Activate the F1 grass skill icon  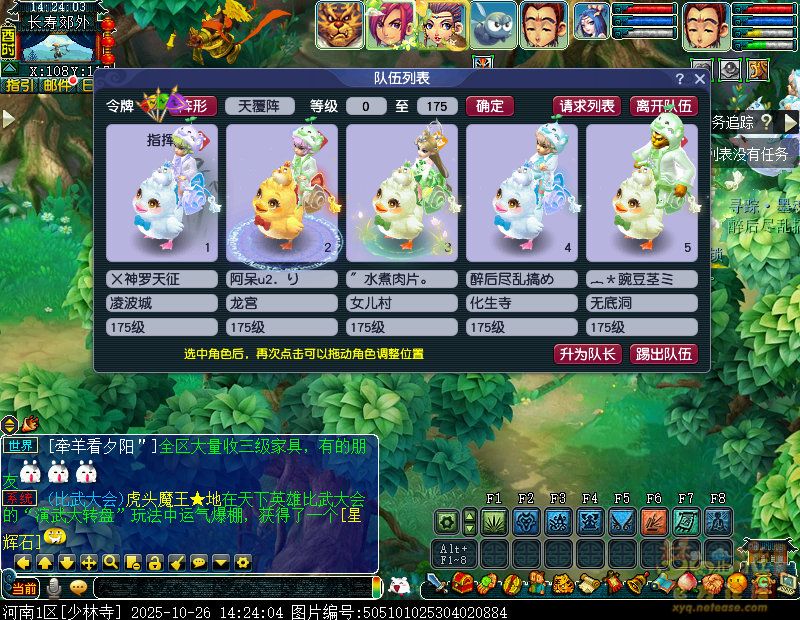(494, 521)
